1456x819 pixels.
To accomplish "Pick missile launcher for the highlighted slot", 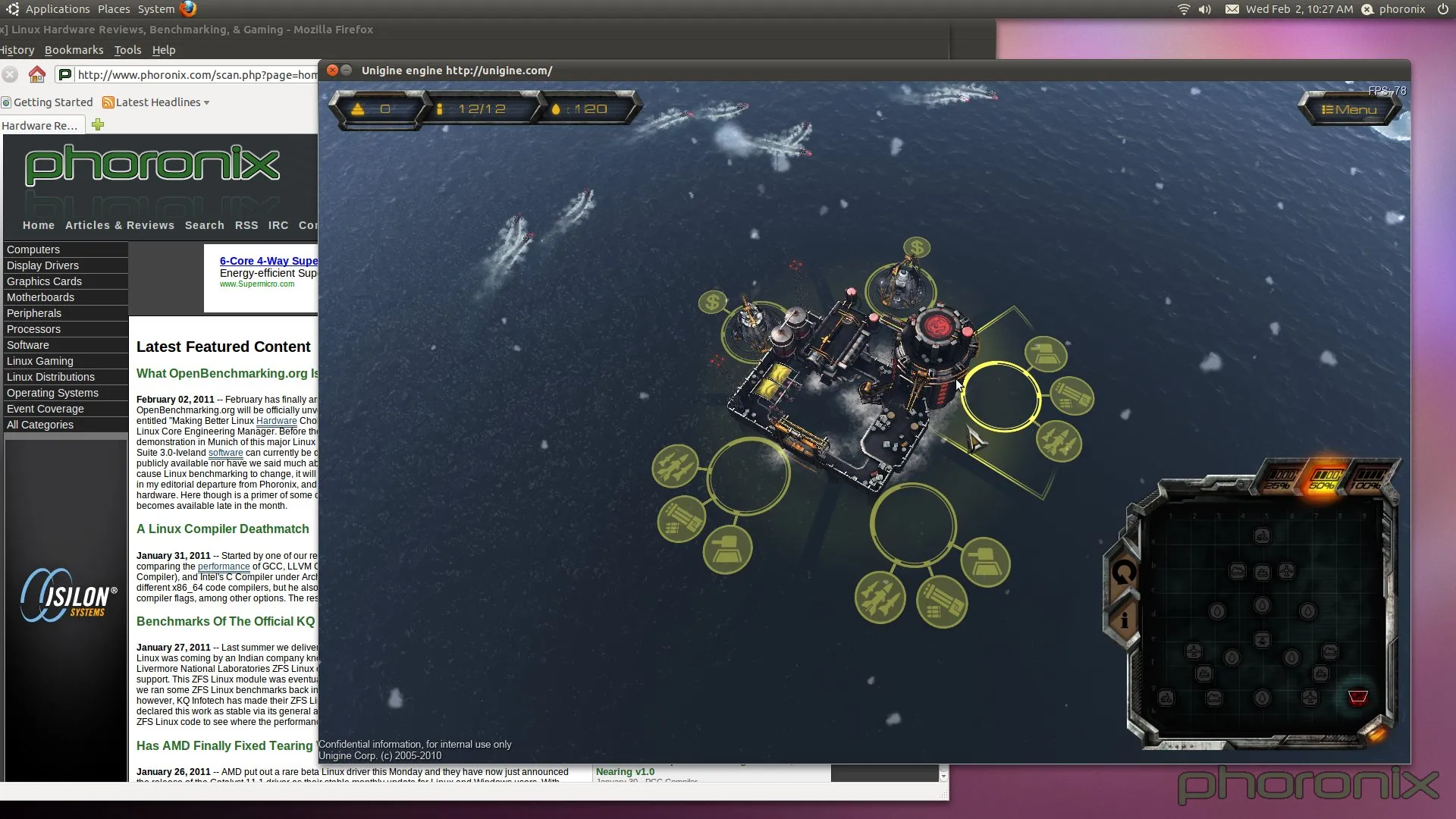I will click(x=1059, y=441).
